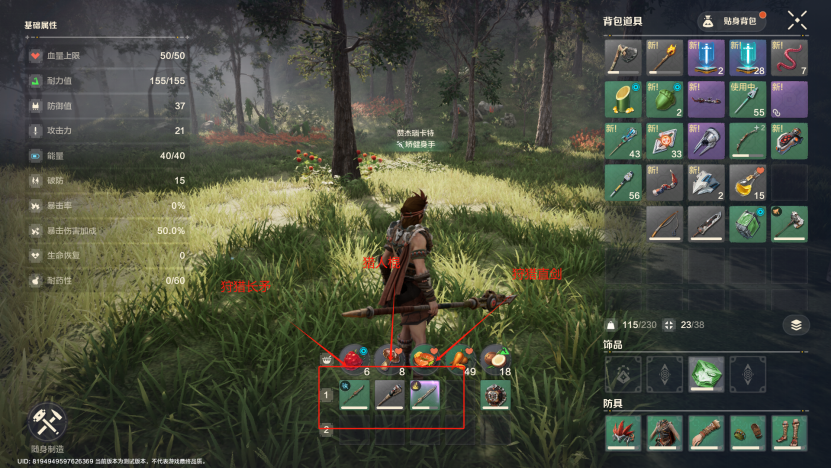
Task: Open the 随身制造 portable crafting button
Action: pos(46,426)
